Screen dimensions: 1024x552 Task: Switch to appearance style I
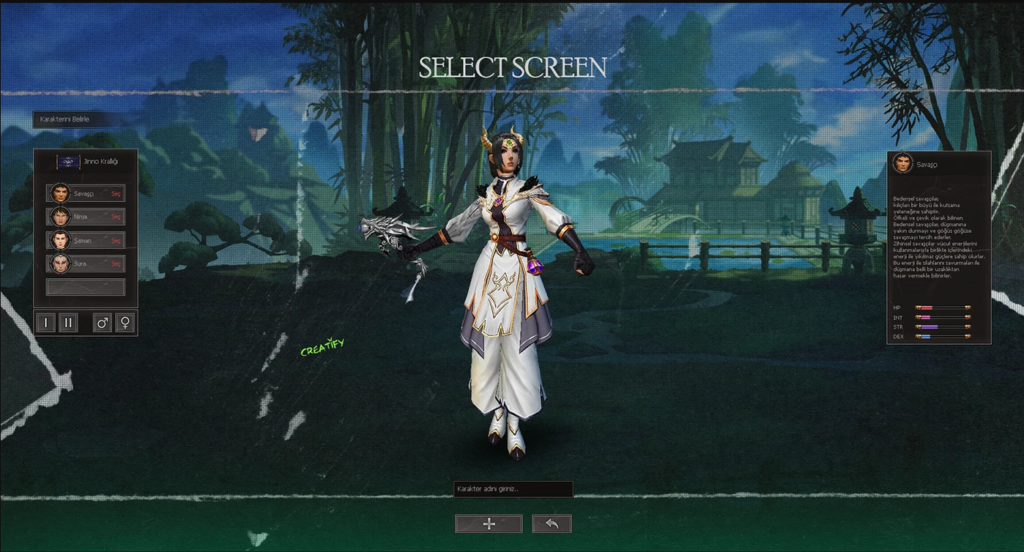(x=46, y=323)
